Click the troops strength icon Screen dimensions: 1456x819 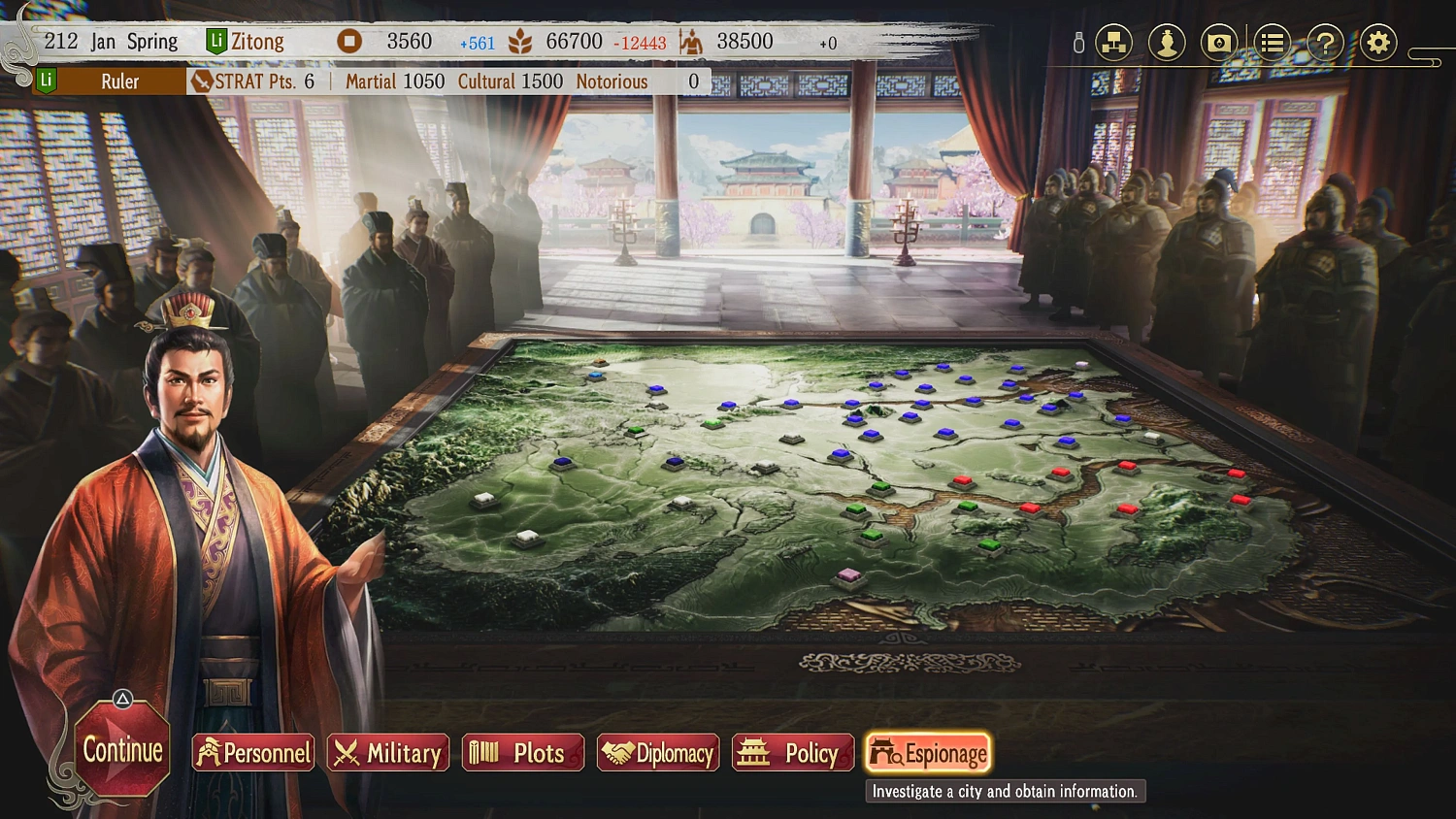tap(693, 42)
